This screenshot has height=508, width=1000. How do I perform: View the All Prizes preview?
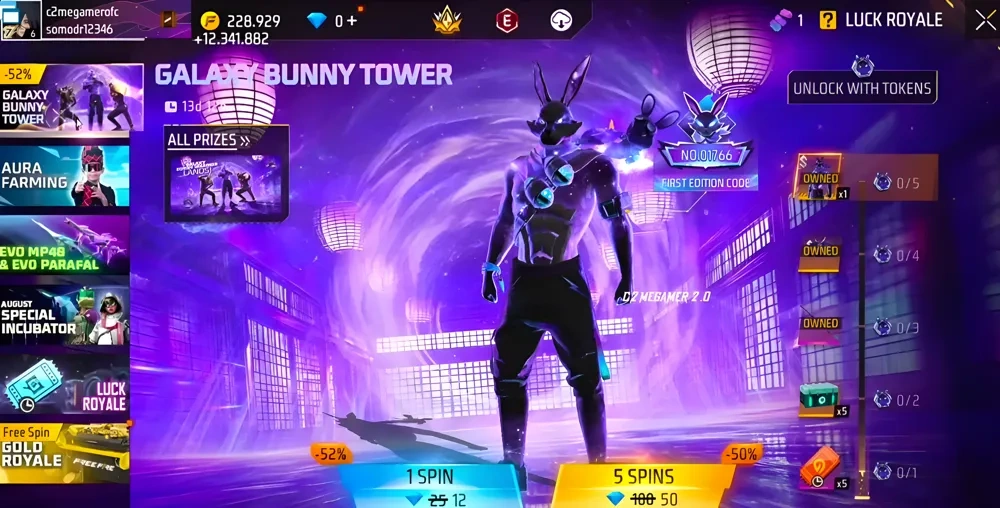point(226,173)
